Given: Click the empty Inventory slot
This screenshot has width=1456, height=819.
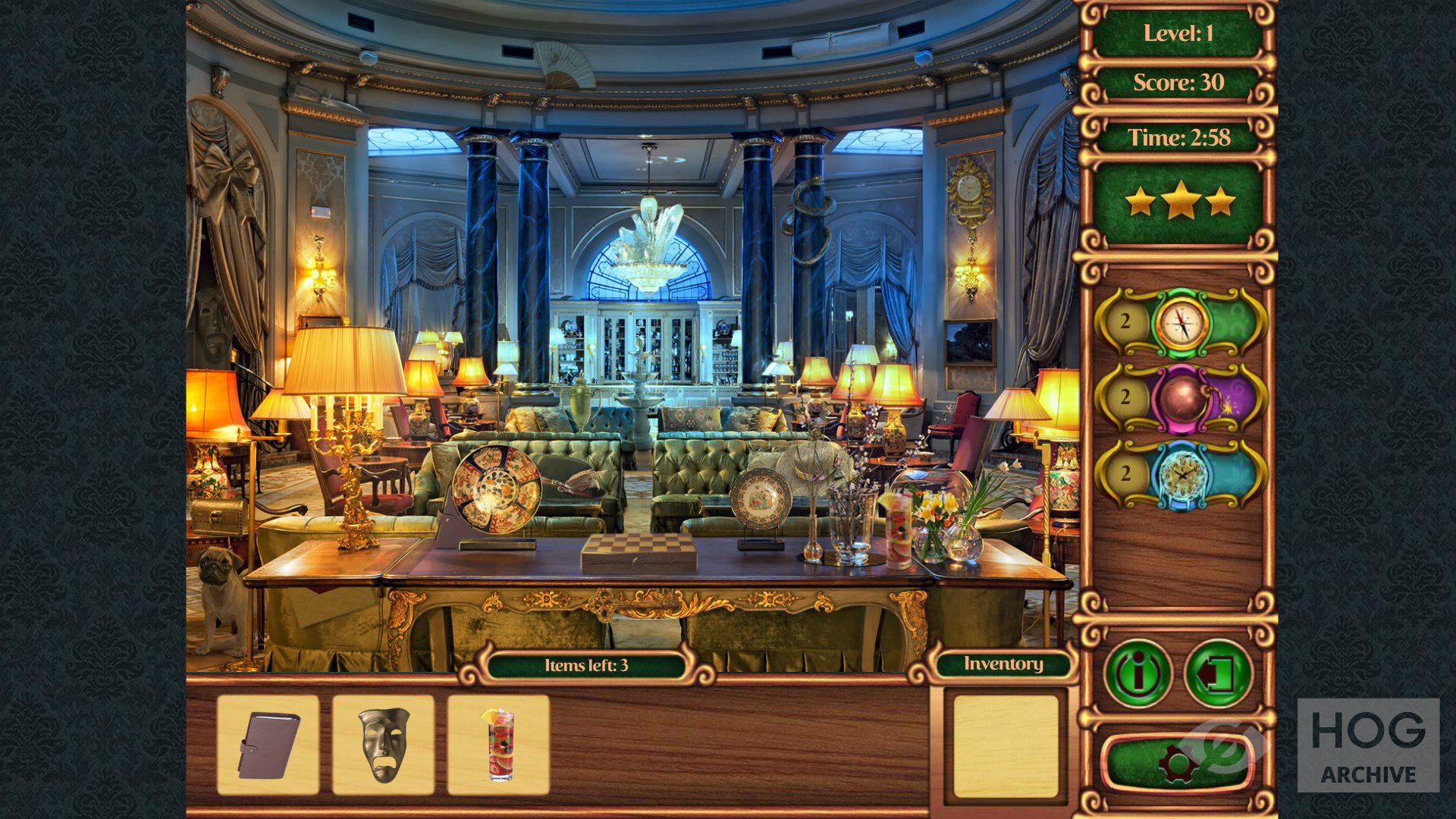Looking at the screenshot, I should [1006, 746].
